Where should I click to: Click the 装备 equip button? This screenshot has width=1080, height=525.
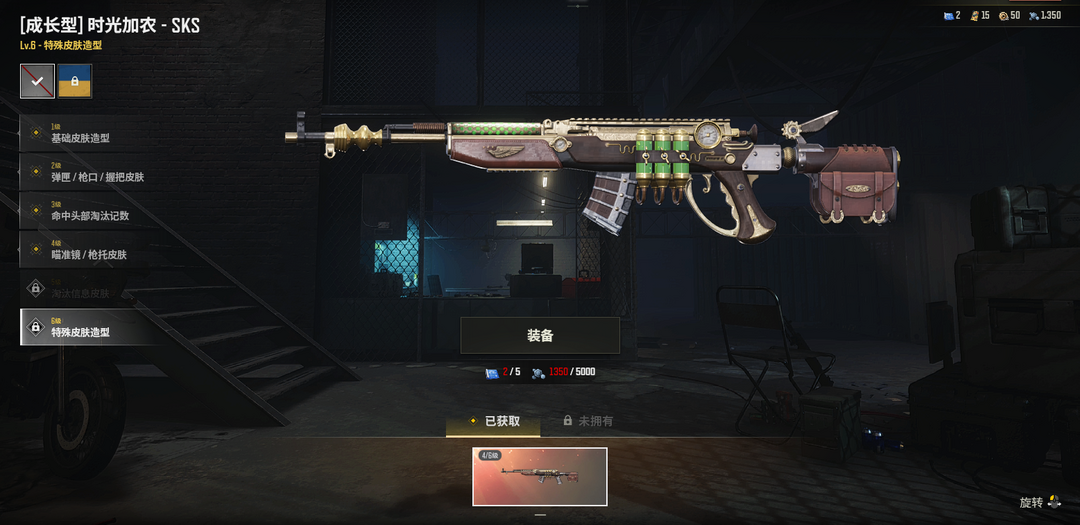tap(540, 336)
